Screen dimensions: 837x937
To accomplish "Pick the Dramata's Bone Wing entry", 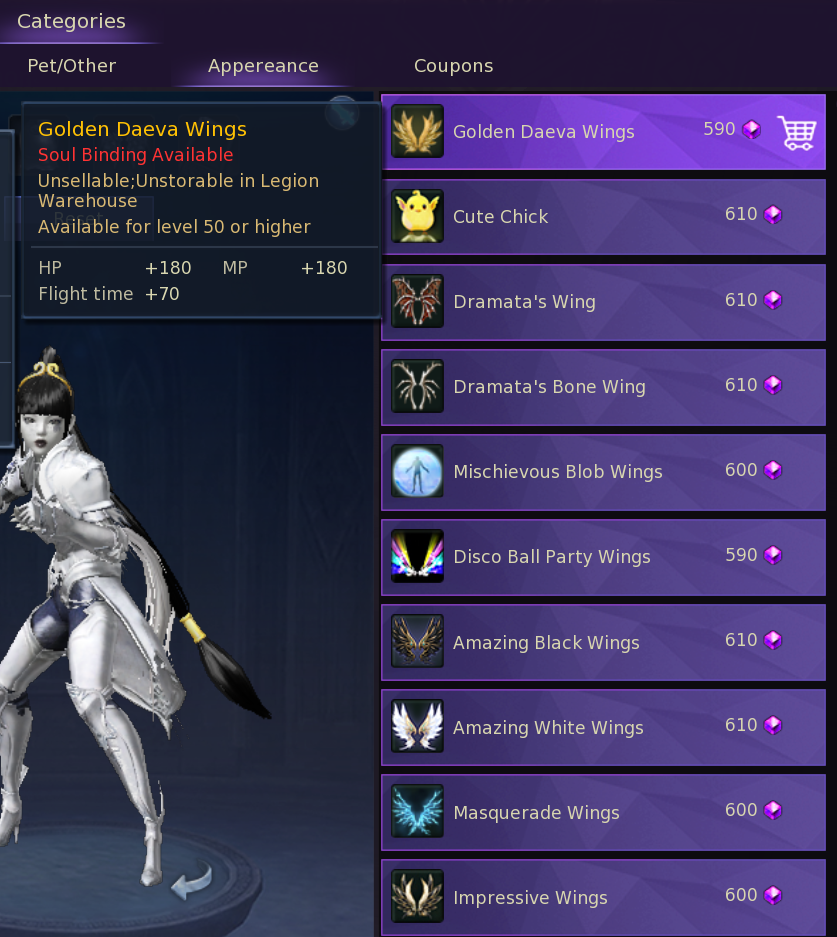I will point(549,387).
